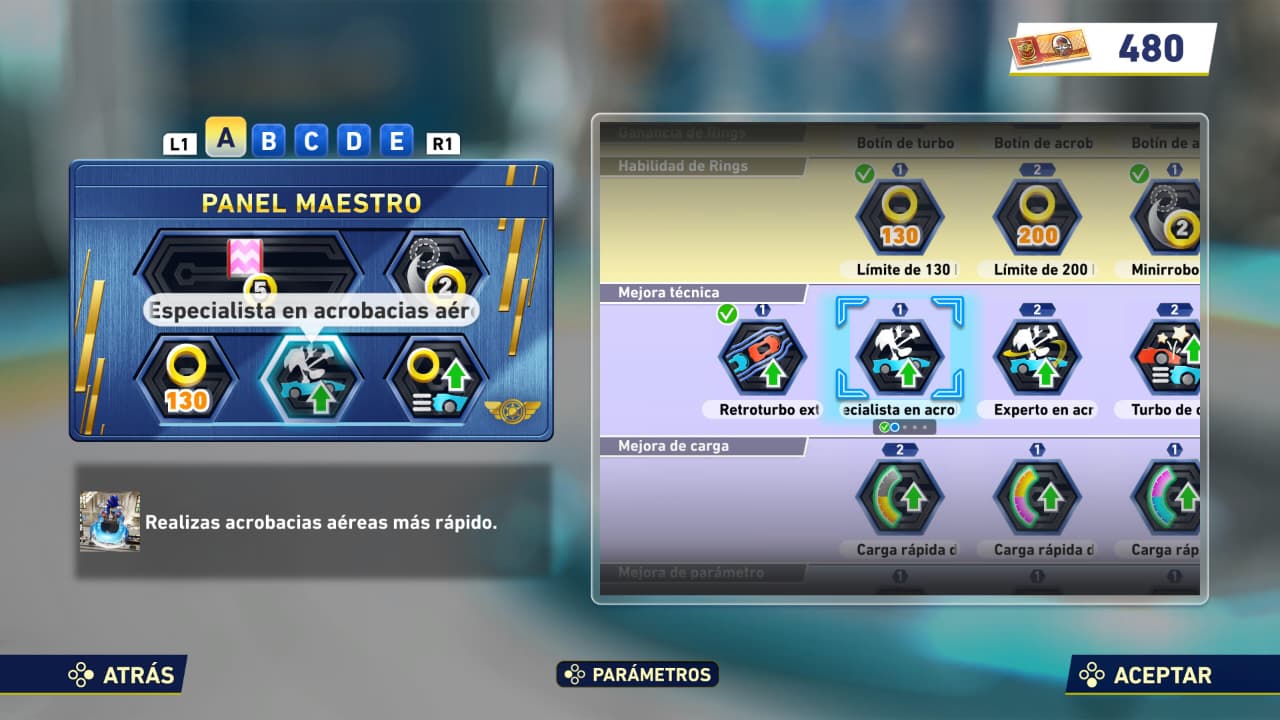Screen dimensions: 1280x720
Task: Select the Experto en acrobacias upgrade
Action: point(1037,357)
